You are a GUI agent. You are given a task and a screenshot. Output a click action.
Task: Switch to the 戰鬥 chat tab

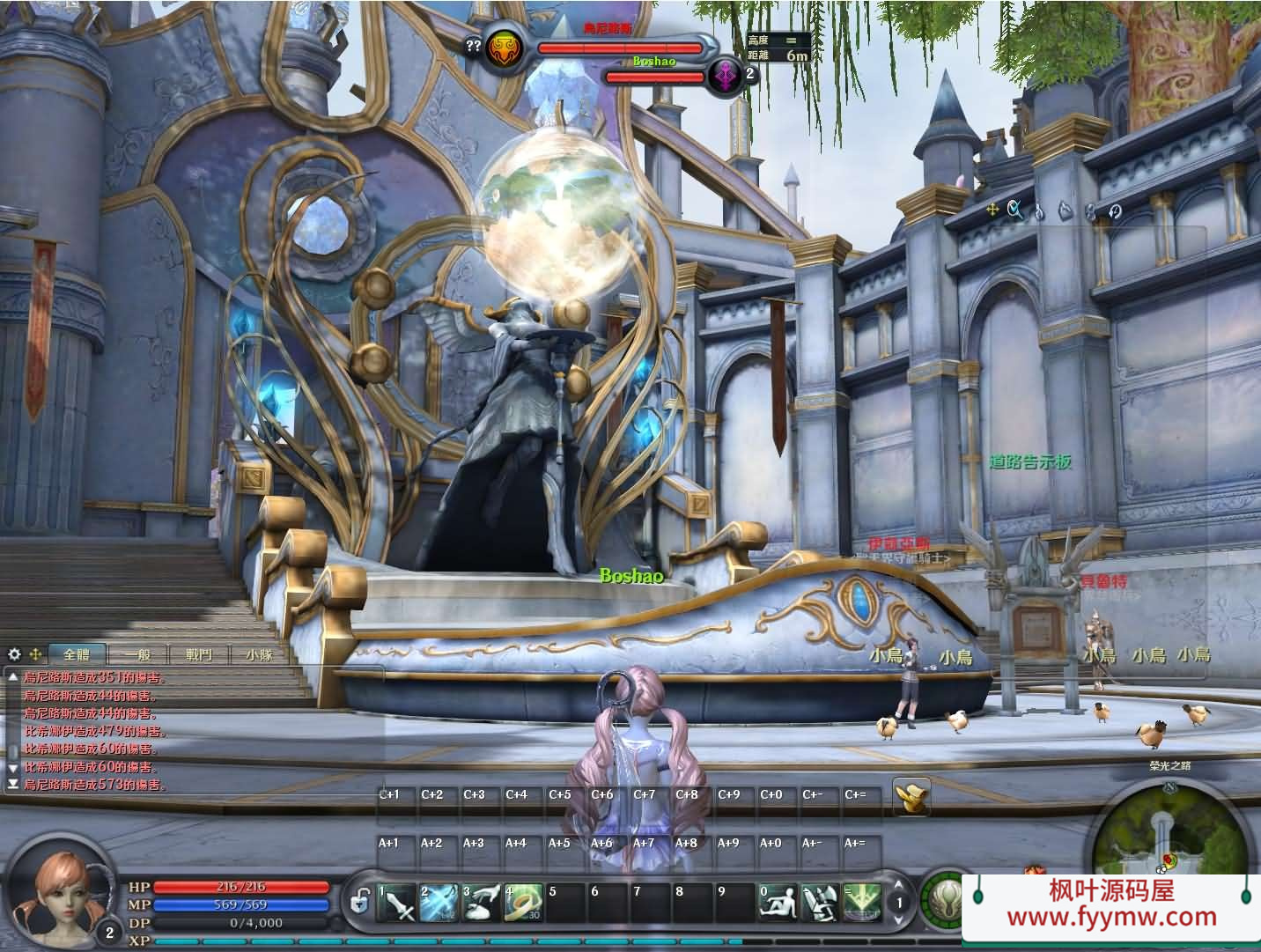197,655
